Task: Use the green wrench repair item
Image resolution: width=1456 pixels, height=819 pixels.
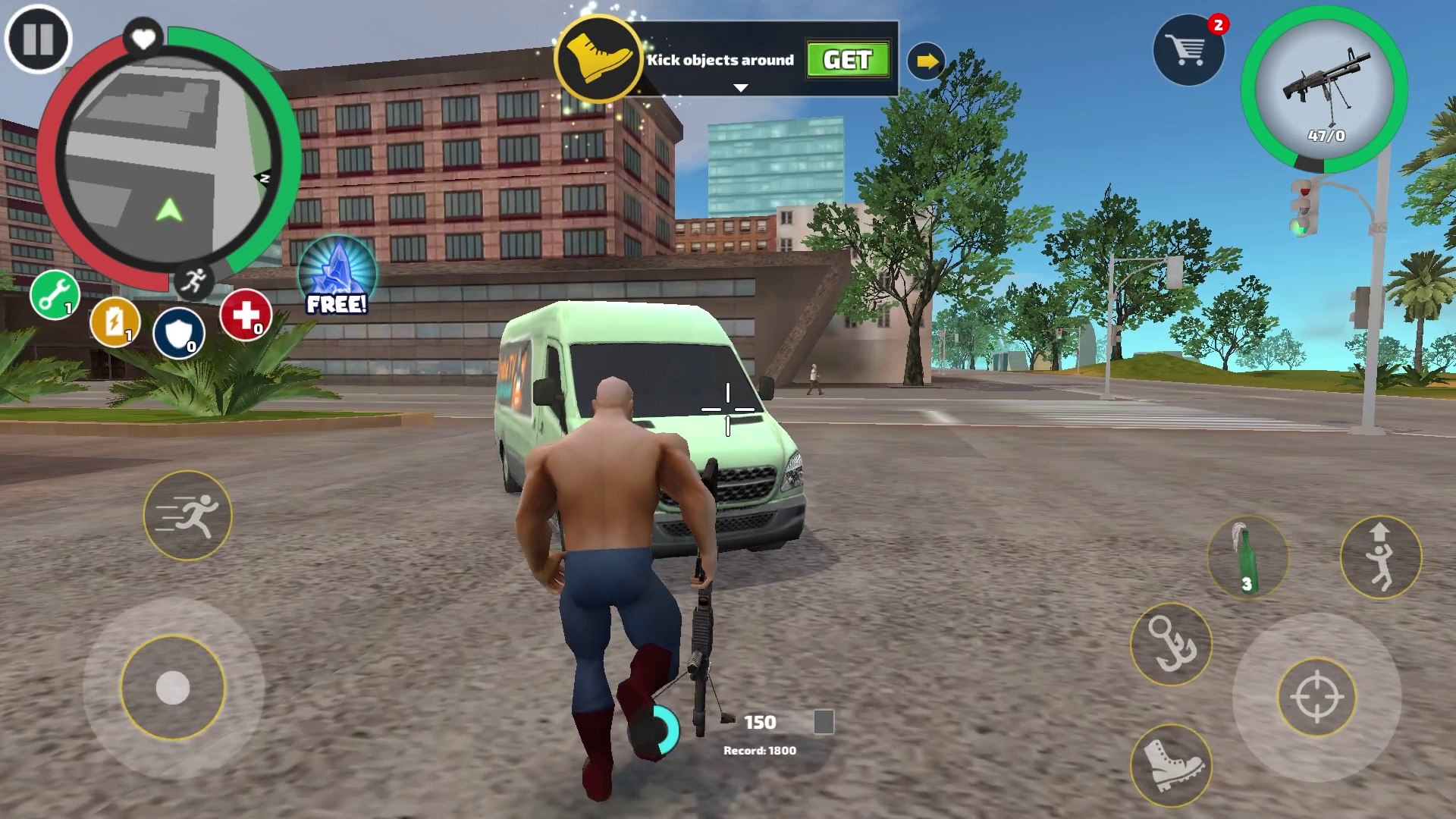Action: pos(55,295)
